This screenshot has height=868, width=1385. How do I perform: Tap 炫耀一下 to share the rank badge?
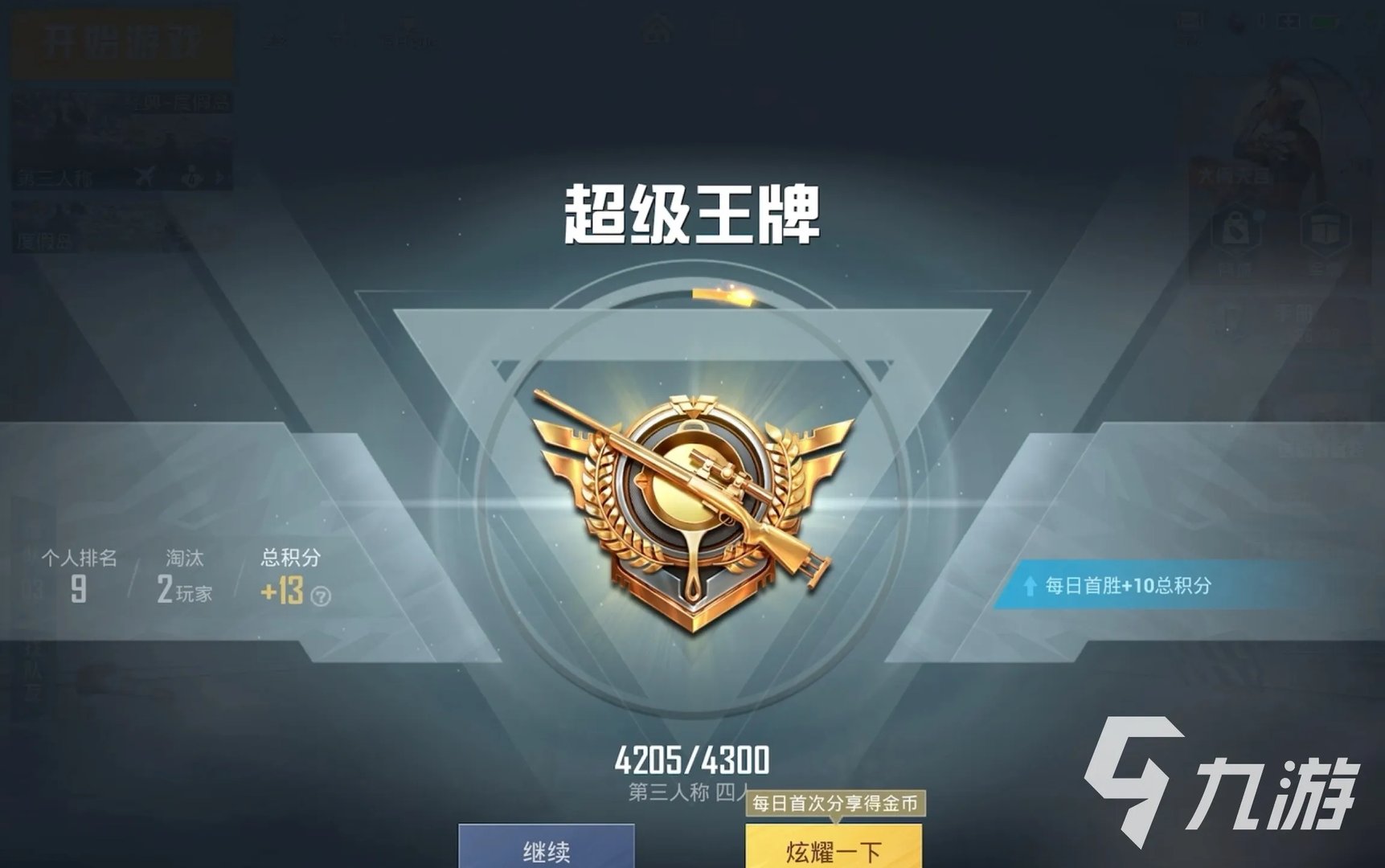coord(834,850)
